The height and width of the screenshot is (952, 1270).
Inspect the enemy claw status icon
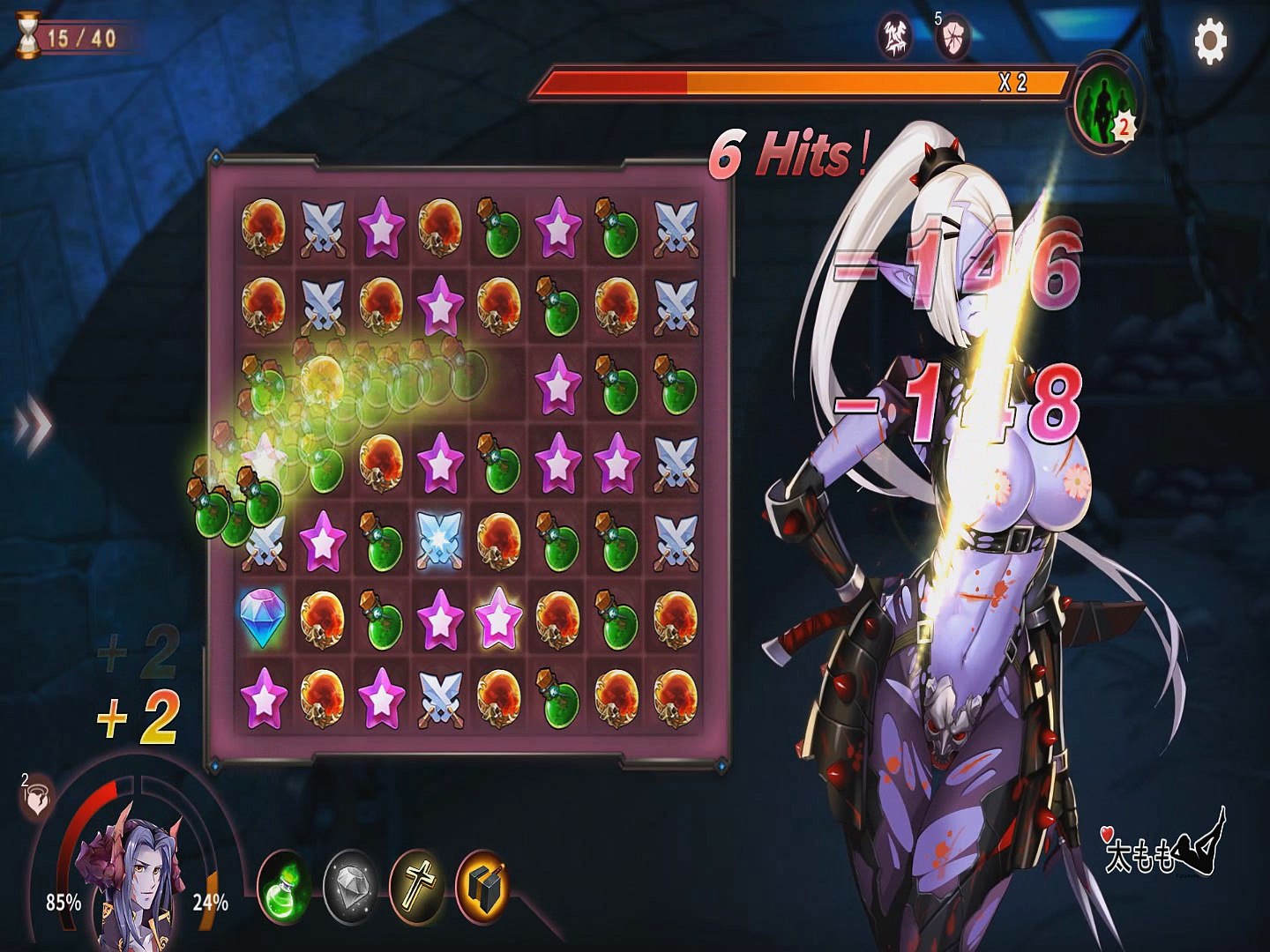pos(896,36)
